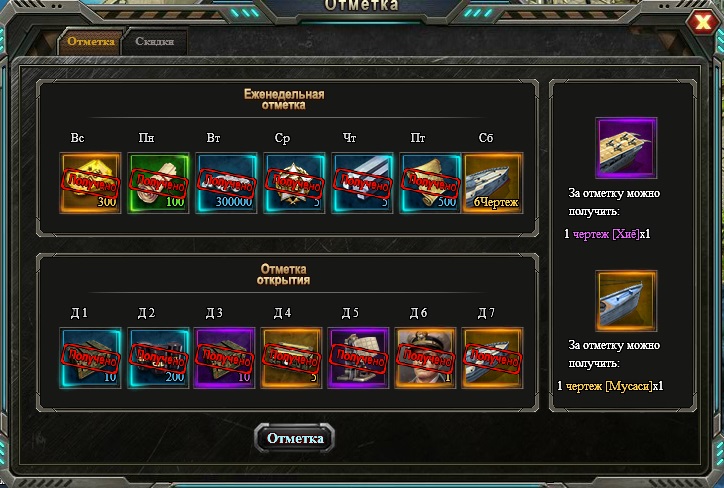Select the Д 7 opening reward
The width and height of the screenshot is (724, 488).
[492, 357]
